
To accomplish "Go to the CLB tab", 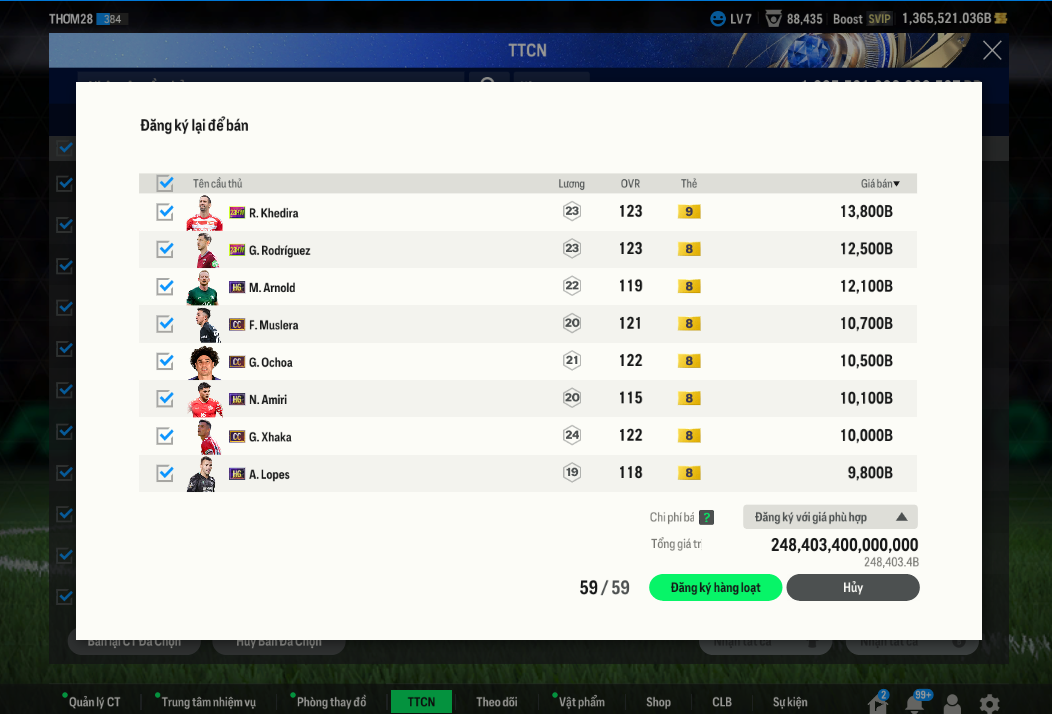I will (722, 702).
